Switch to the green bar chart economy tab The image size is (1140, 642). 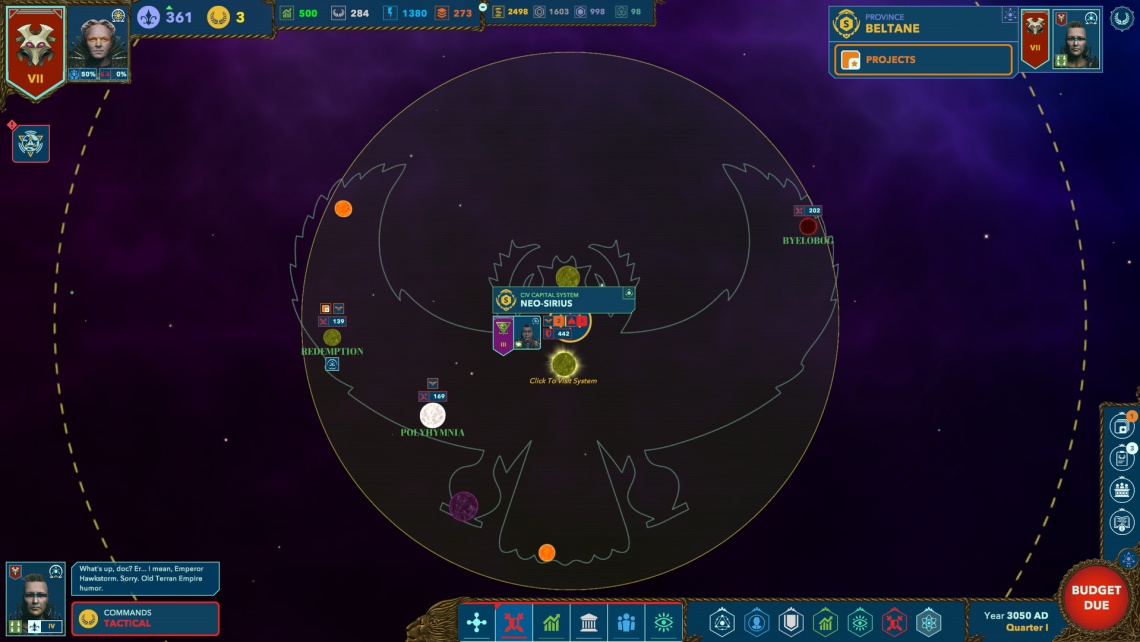tap(551, 623)
